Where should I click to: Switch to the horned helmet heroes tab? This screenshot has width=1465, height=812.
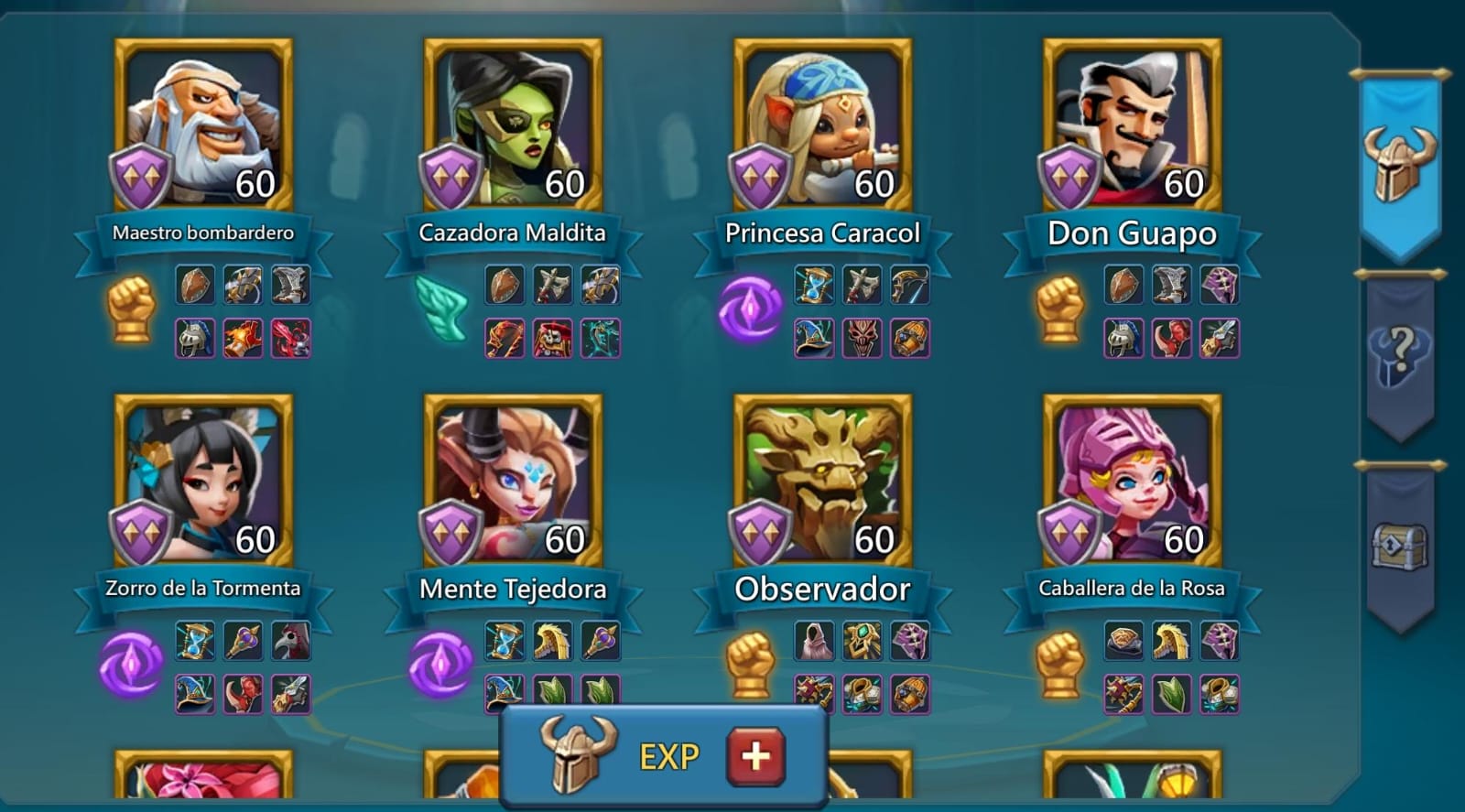pyautogui.click(x=1399, y=165)
